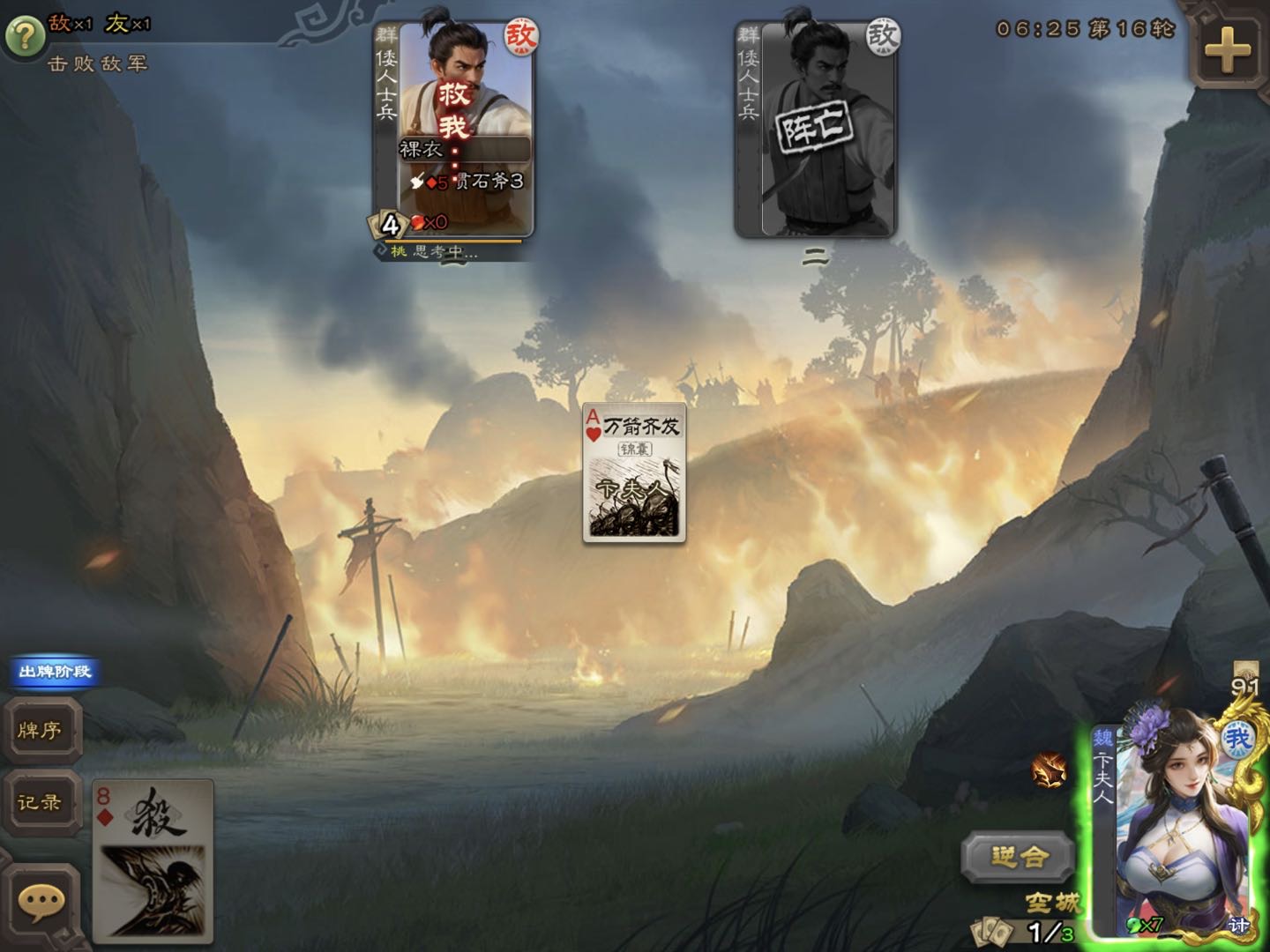Open the 记录 battle log

pyautogui.click(x=41, y=802)
